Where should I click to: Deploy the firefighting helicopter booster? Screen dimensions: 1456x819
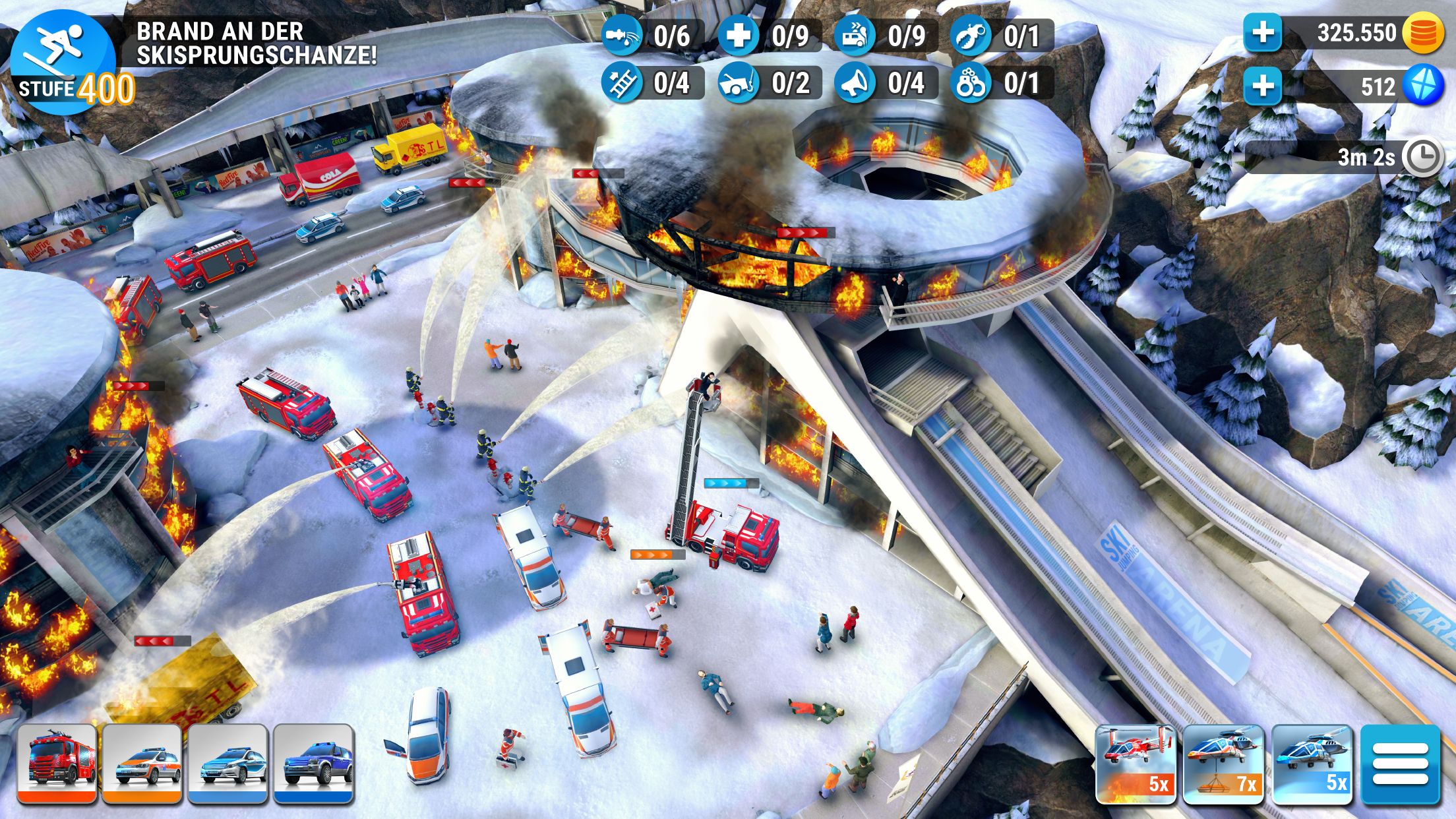click(1136, 764)
